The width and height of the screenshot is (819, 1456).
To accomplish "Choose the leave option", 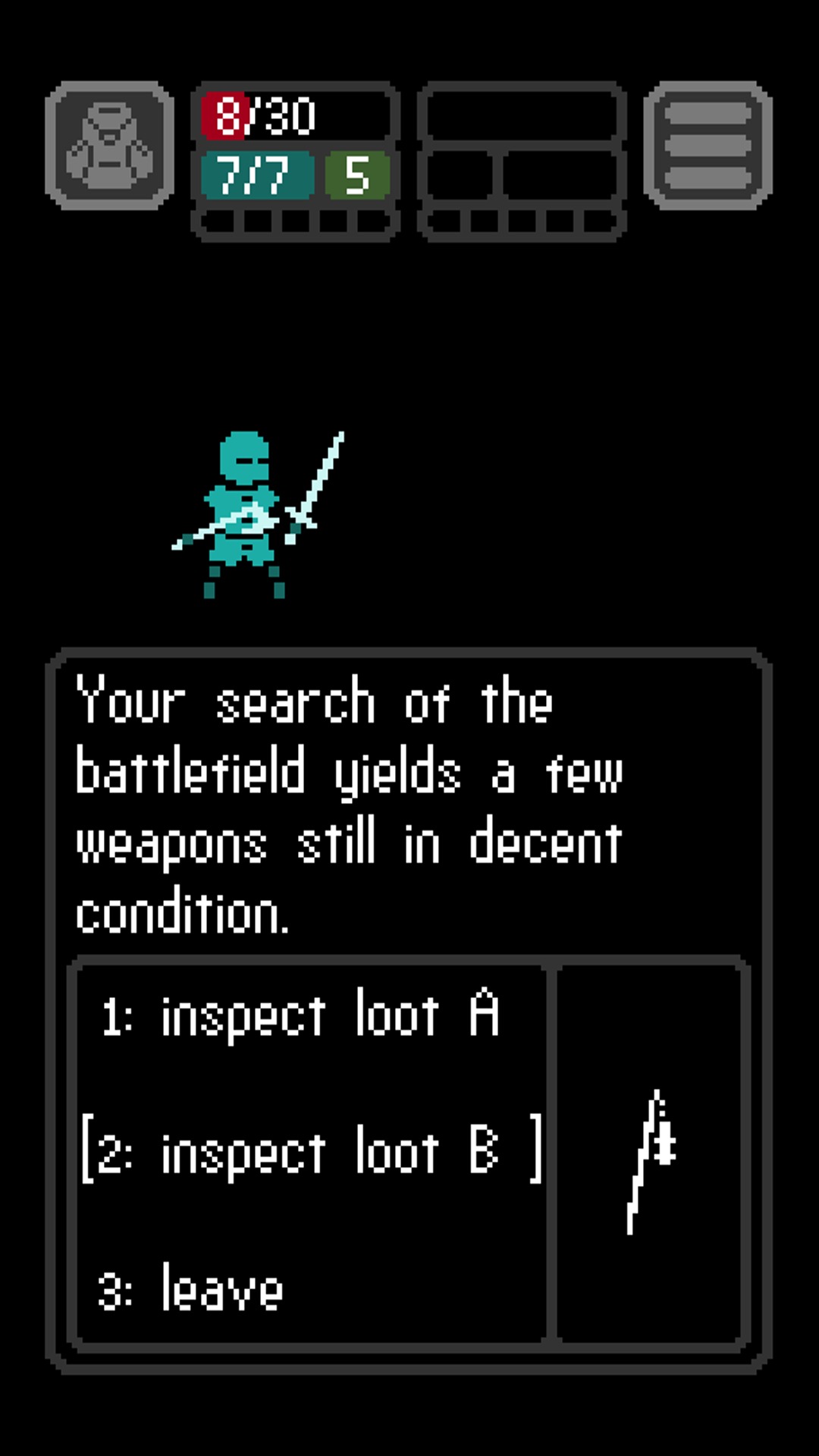I will click(191, 1288).
